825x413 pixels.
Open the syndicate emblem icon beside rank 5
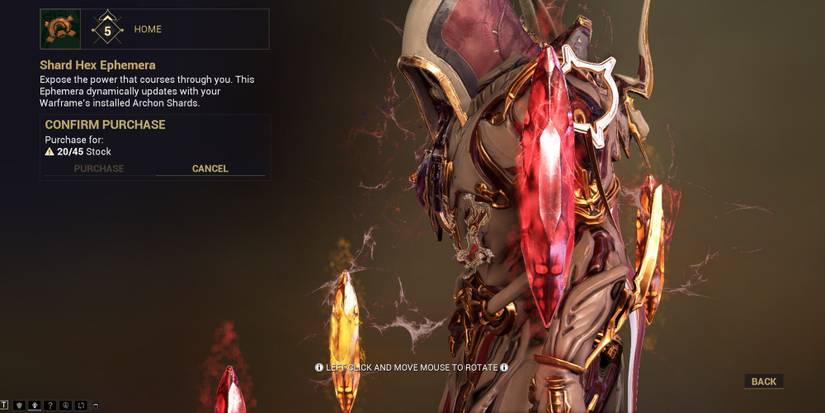pos(60,29)
